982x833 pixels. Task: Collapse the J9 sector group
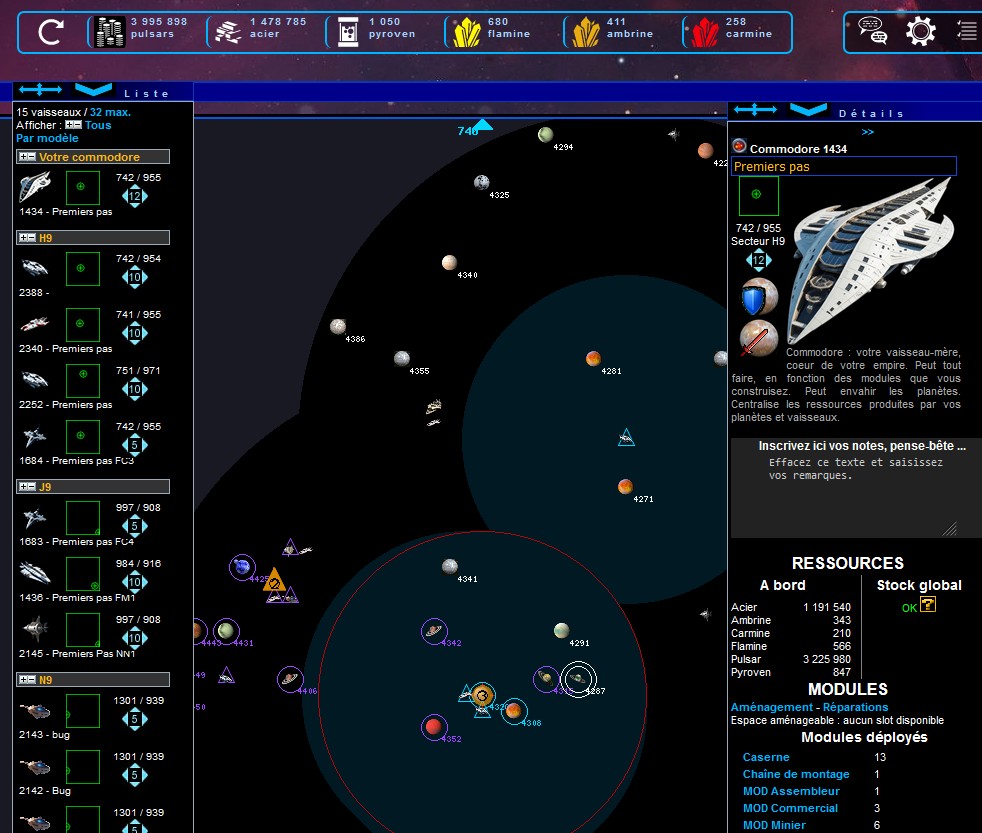point(28,487)
